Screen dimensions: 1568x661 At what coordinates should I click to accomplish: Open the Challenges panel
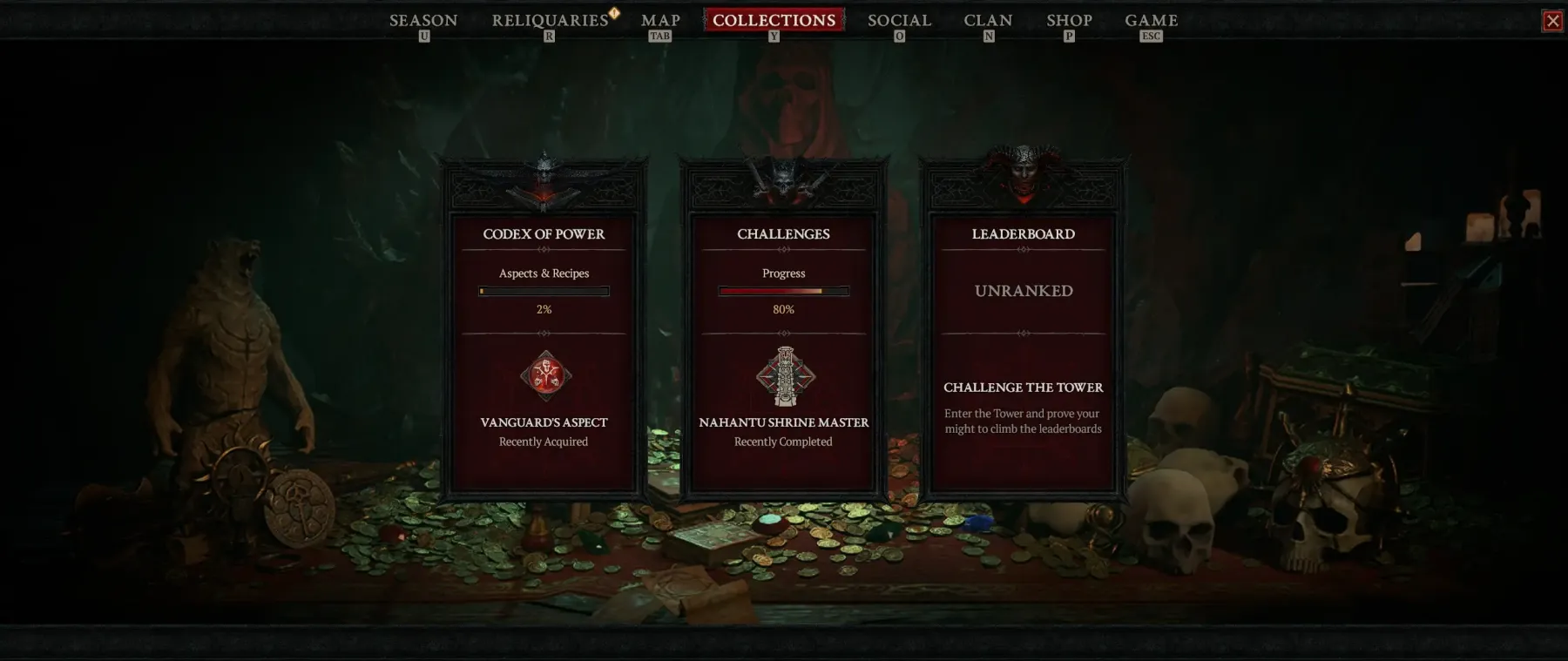[783, 234]
